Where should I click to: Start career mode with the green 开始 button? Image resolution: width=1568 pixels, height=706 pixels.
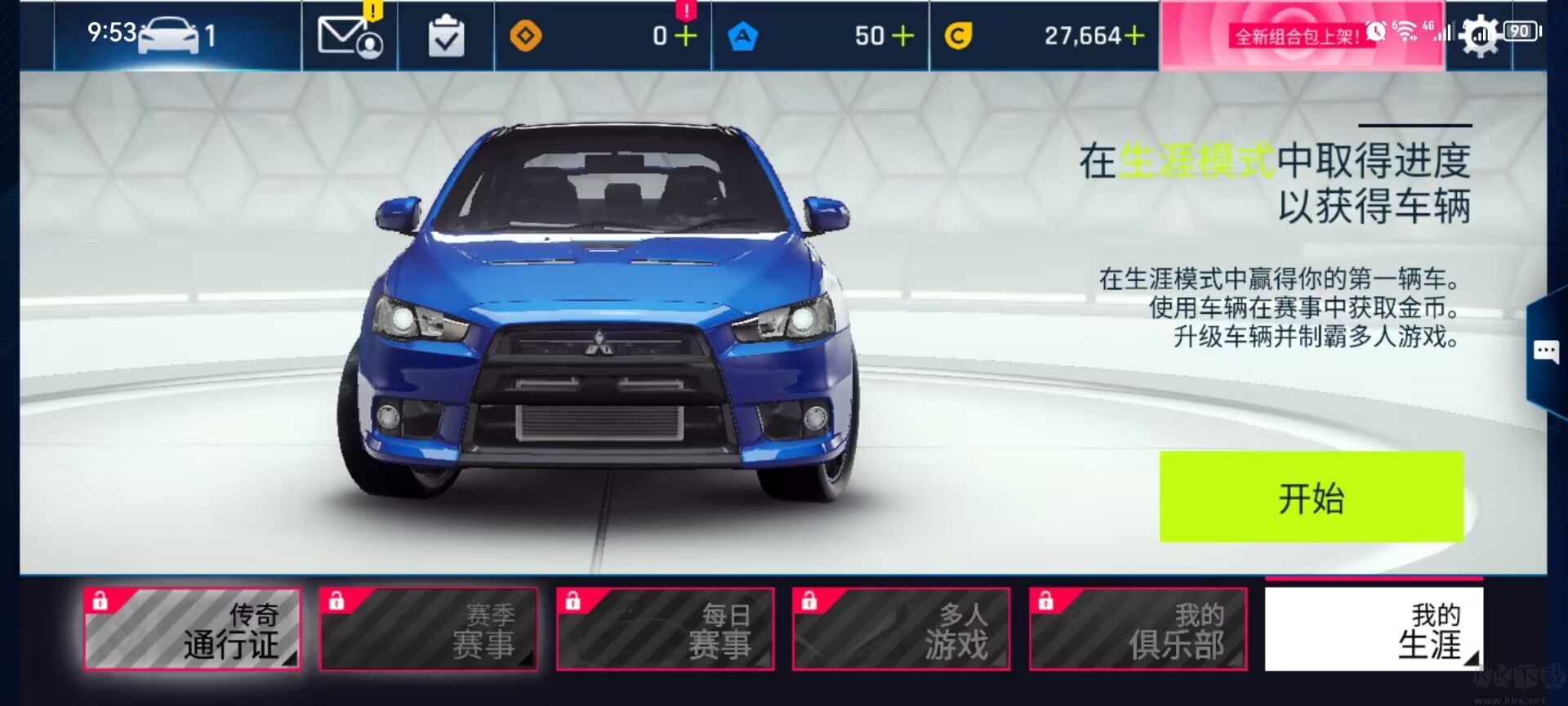coord(1311,497)
